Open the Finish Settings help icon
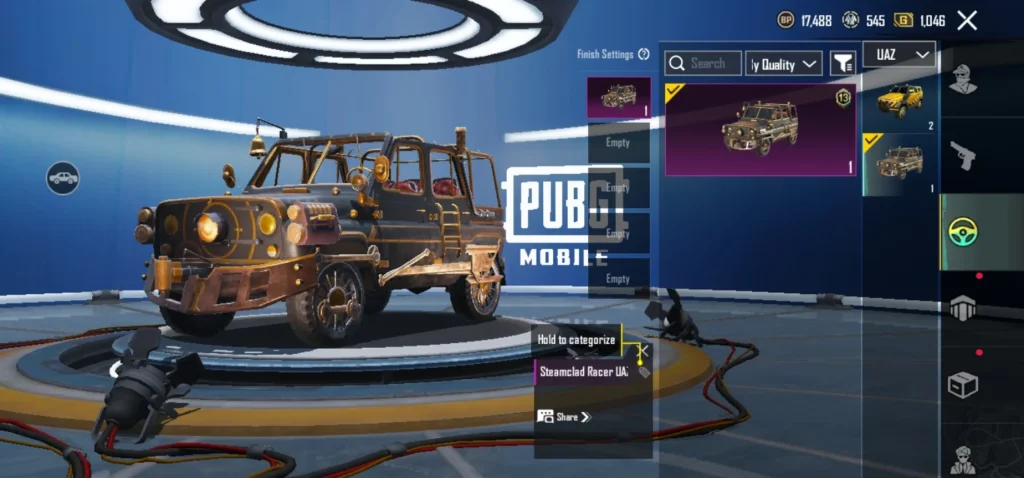Screen dimensions: 1024x478 [644, 55]
